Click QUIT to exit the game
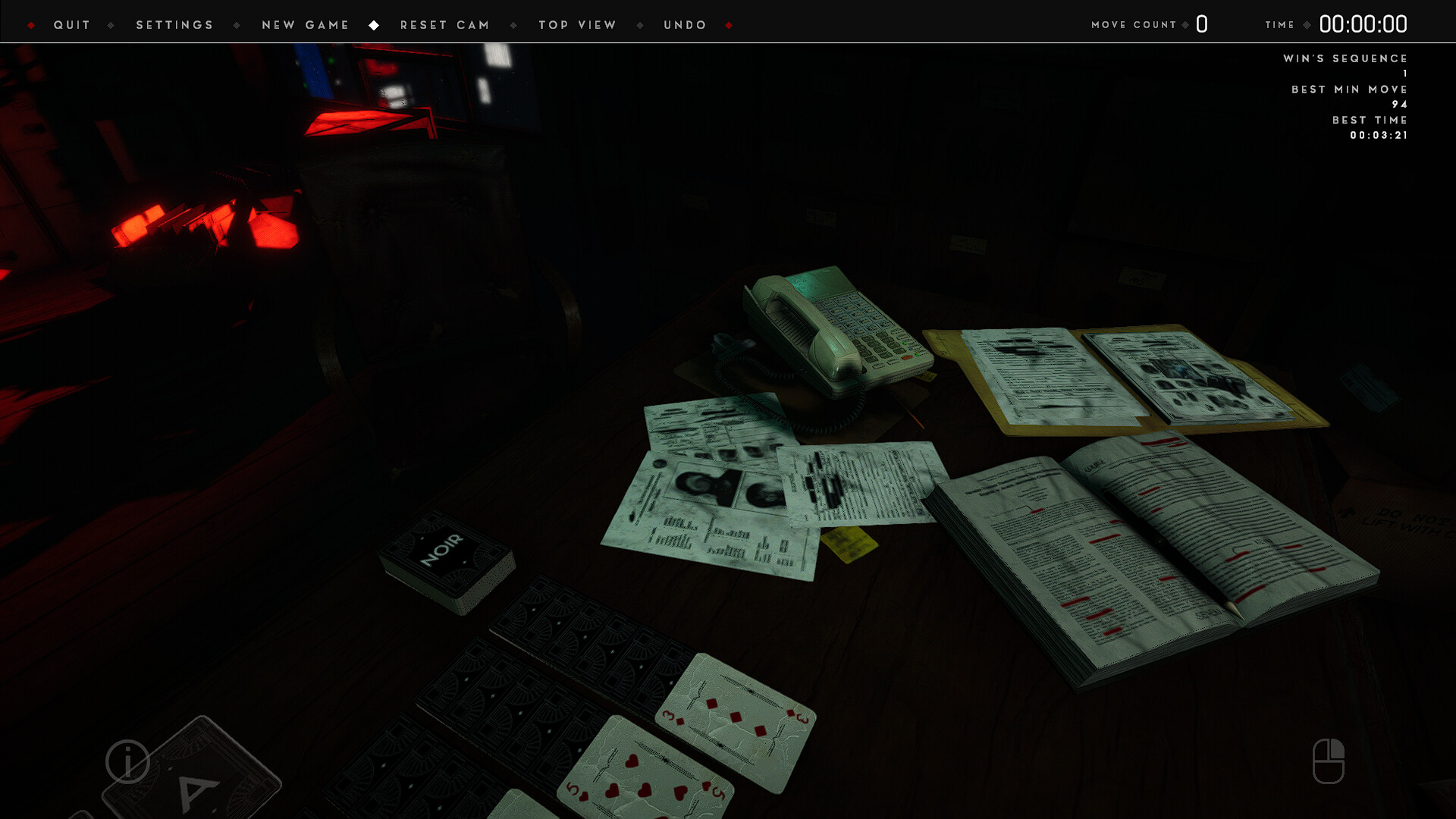1456x819 pixels. click(72, 24)
